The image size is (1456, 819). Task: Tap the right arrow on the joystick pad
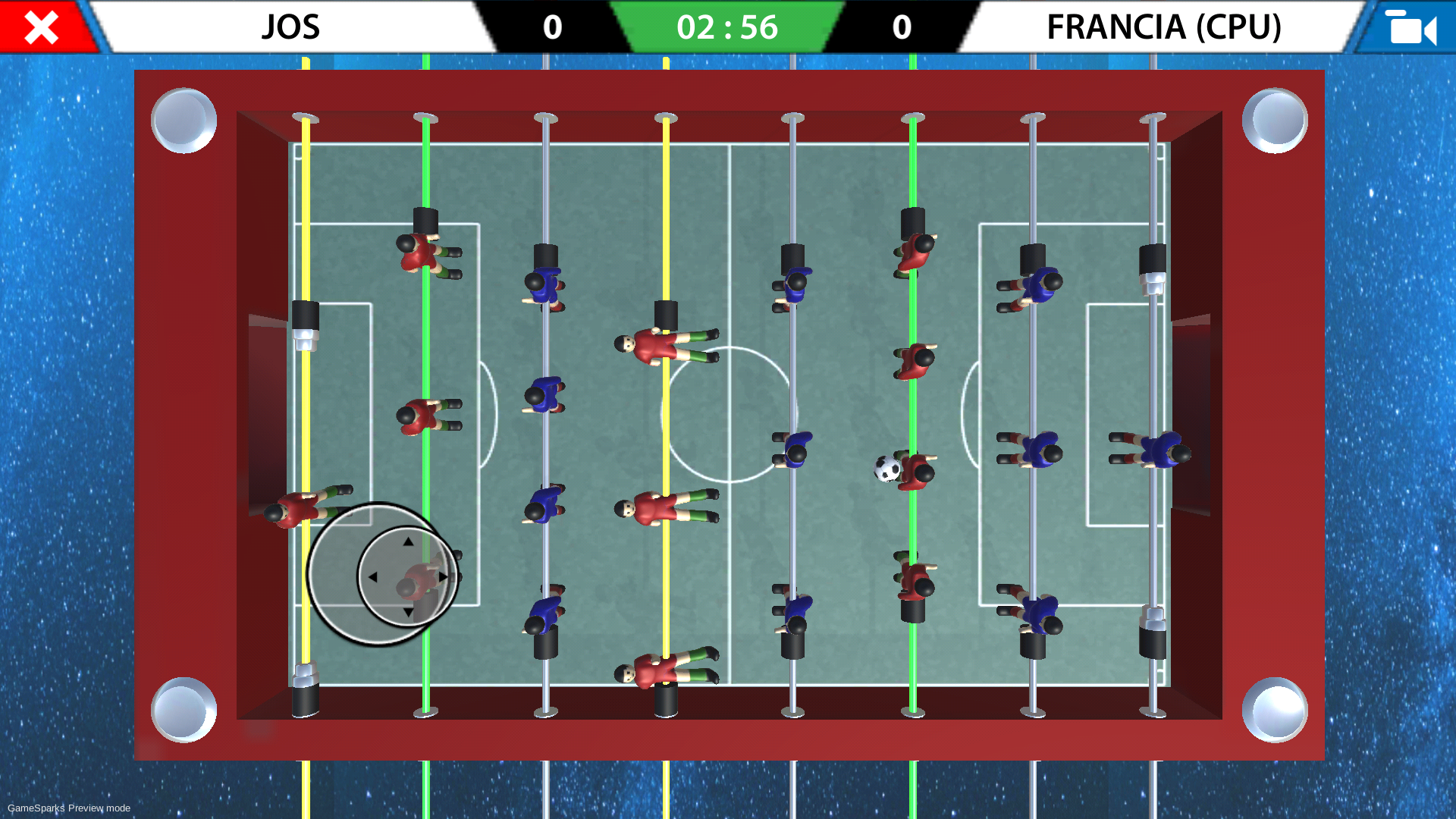coord(442,576)
